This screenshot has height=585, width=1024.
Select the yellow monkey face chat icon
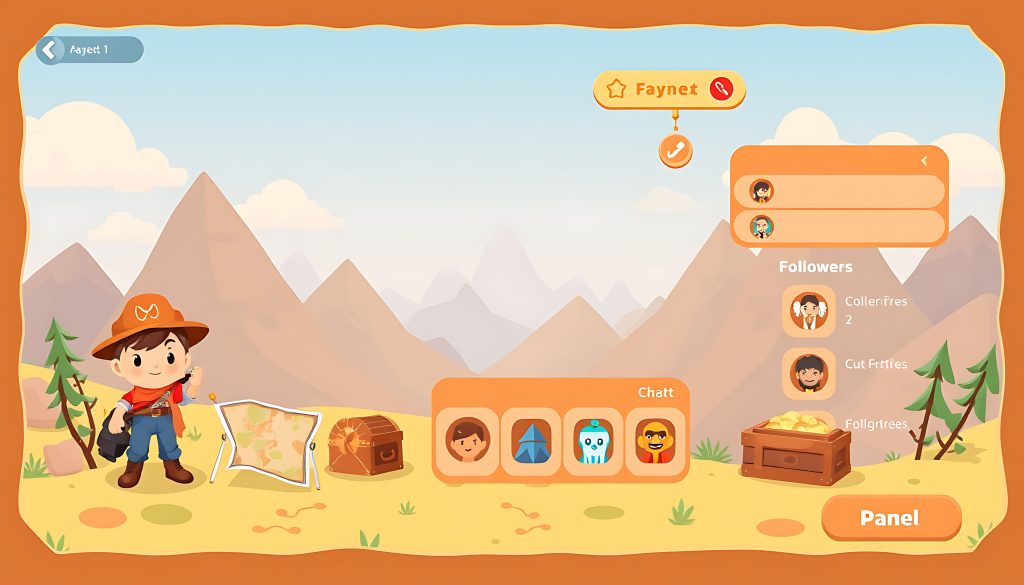656,440
